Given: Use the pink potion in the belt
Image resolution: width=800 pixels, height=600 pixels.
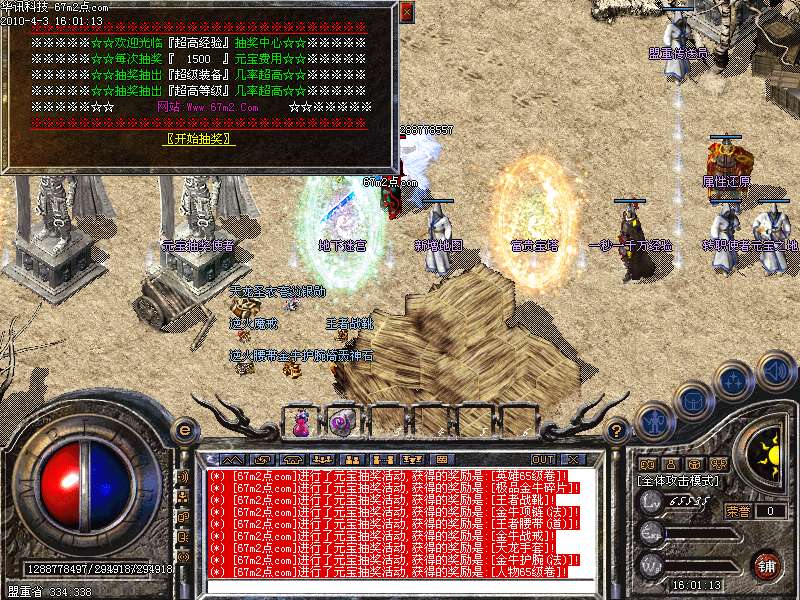Looking at the screenshot, I should 300,422.
